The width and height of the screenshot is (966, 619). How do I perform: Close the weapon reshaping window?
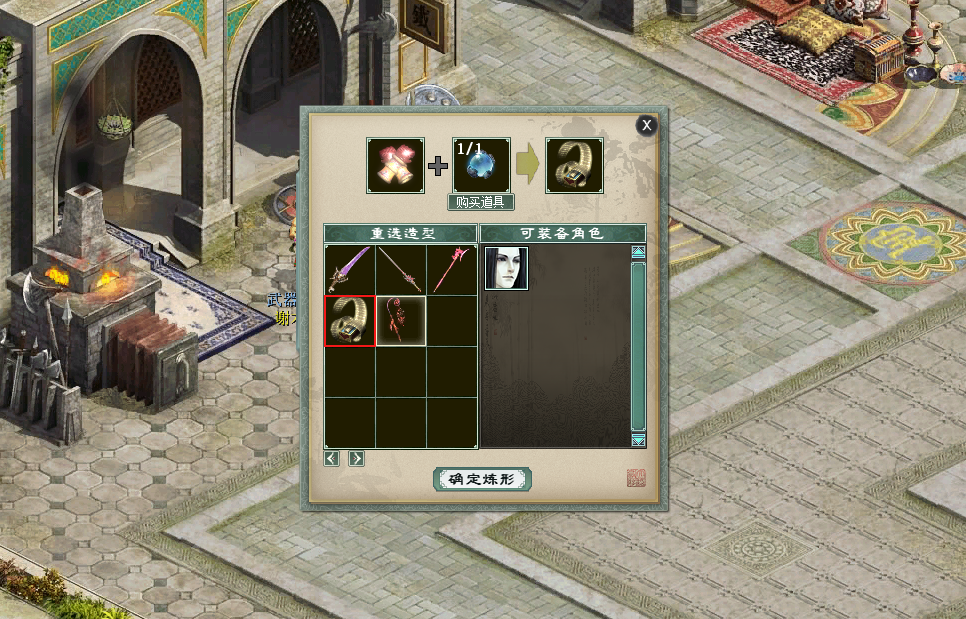(x=647, y=125)
